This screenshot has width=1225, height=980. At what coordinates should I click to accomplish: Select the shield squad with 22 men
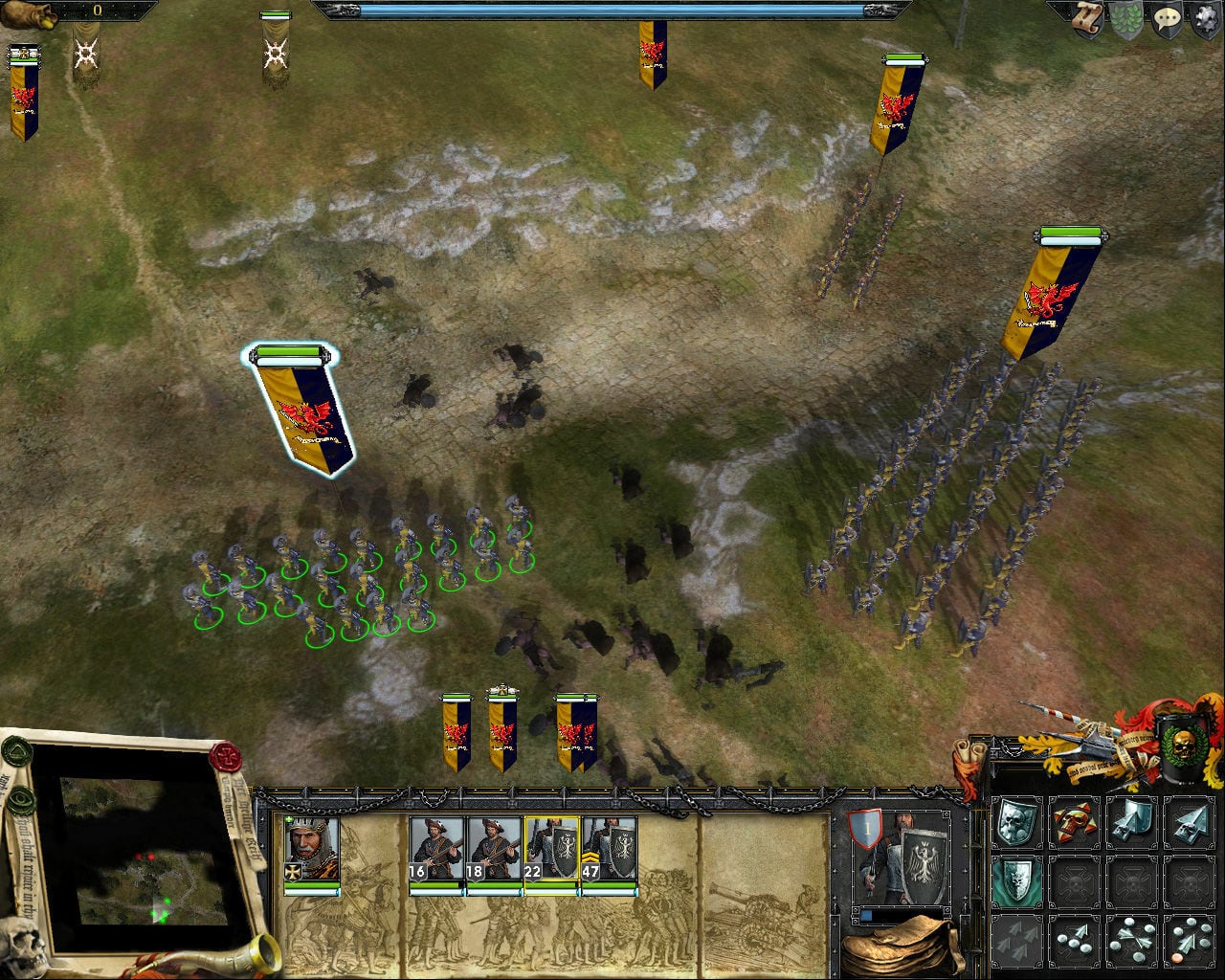(551, 849)
